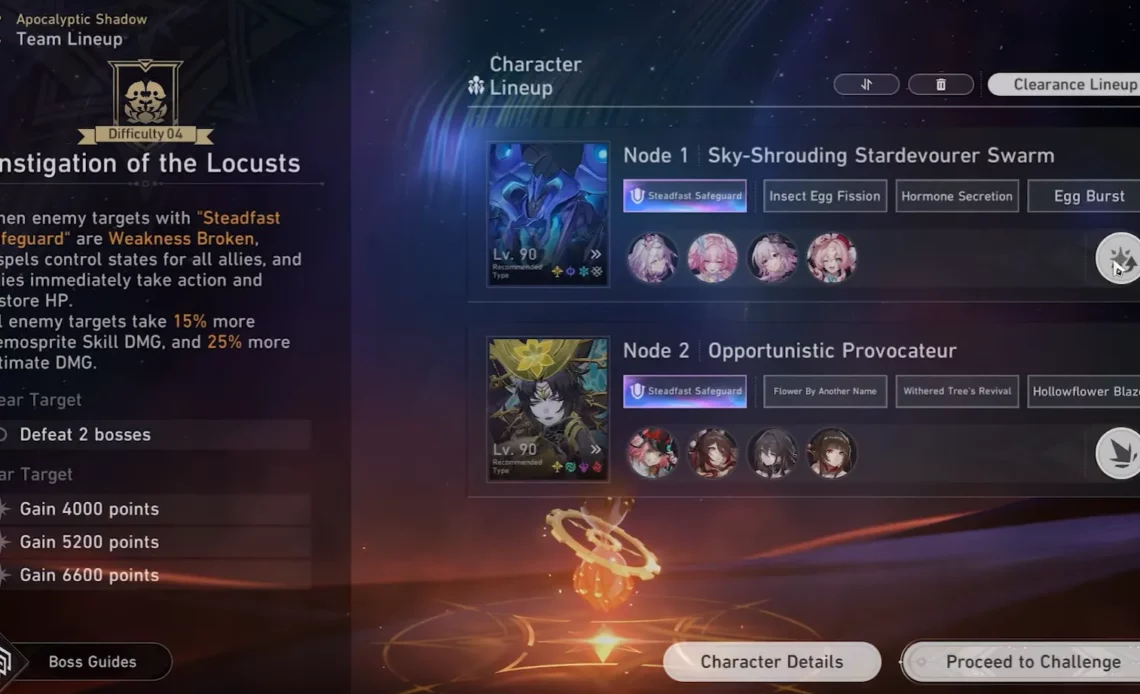Select Node 2 Steadfast Safeguard tag
This screenshot has height=694, width=1140.
685,391
